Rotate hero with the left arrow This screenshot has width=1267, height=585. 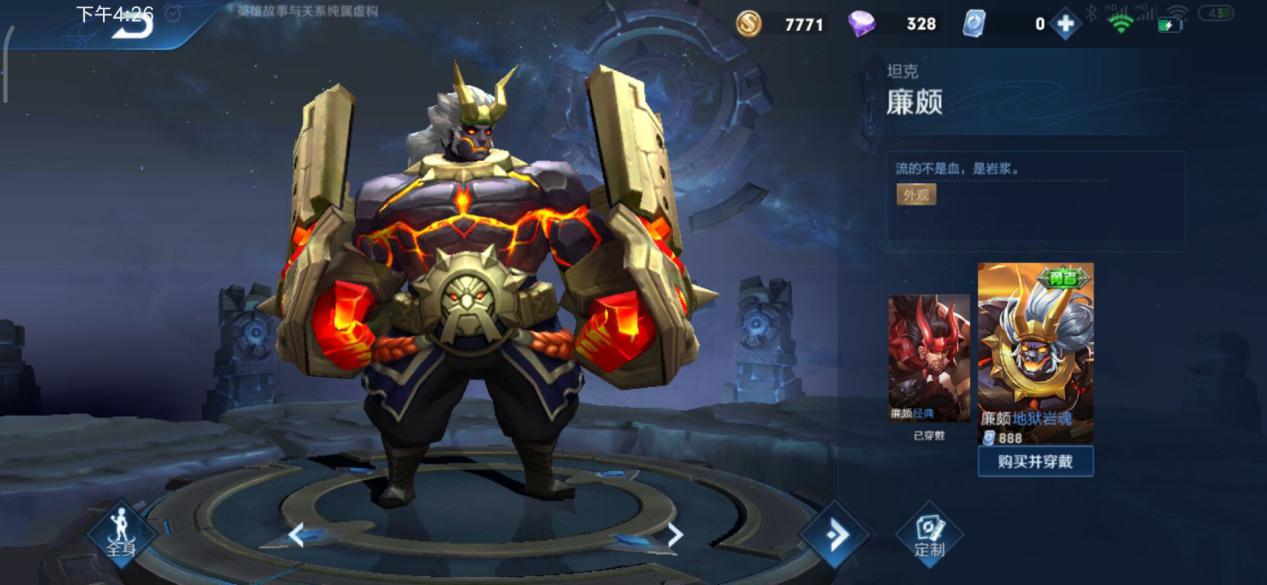[x=296, y=535]
